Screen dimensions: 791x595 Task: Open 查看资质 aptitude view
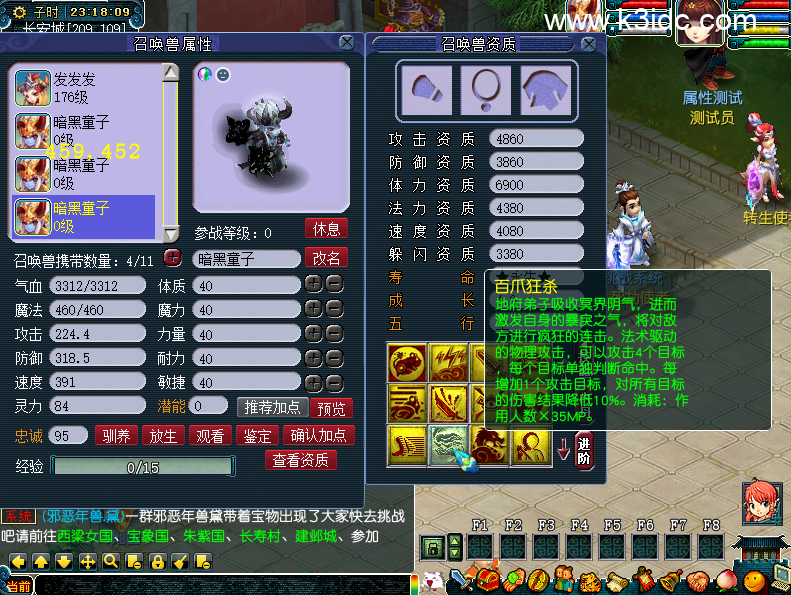click(300, 460)
